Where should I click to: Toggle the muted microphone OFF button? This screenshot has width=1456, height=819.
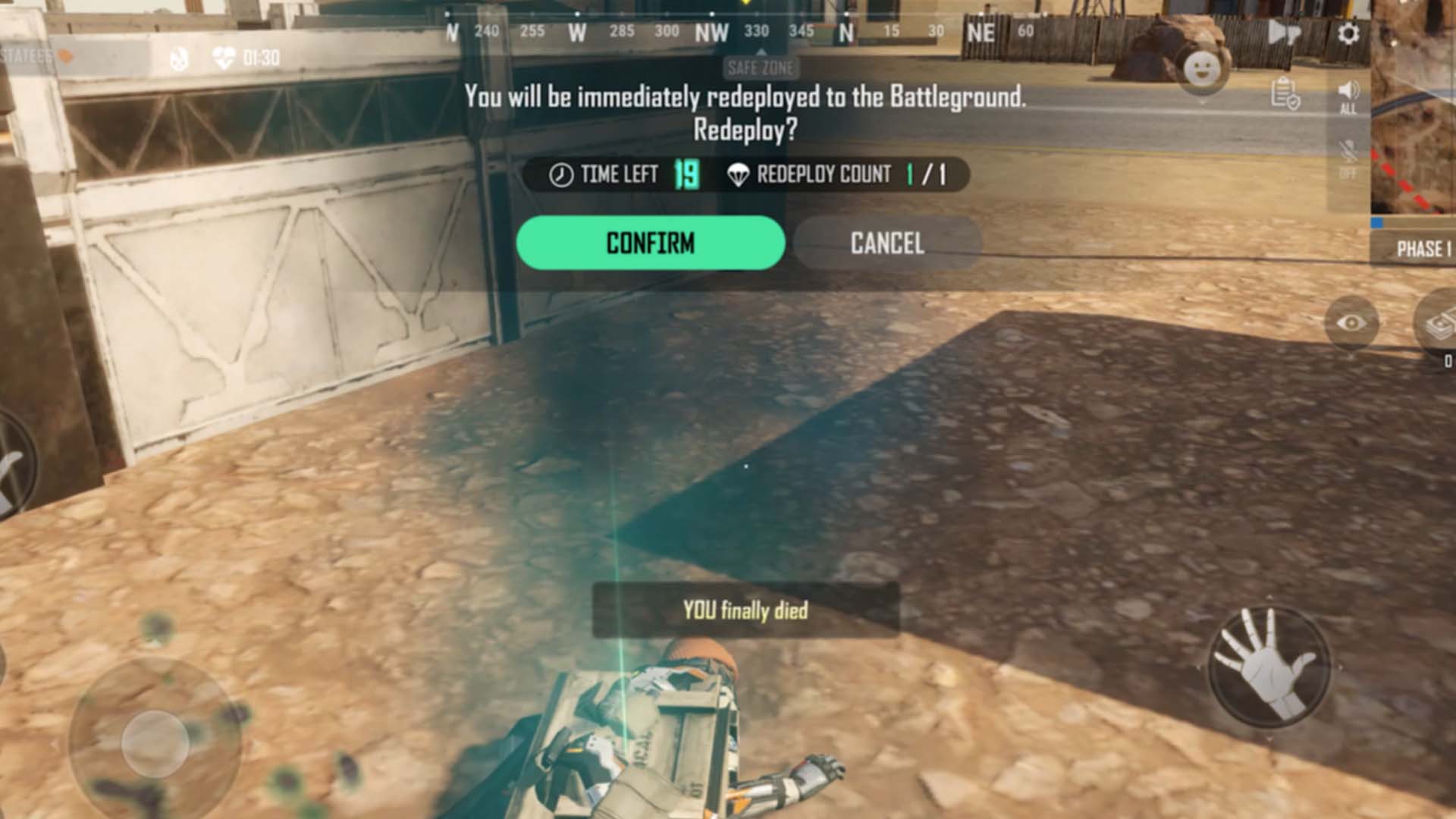point(1348,158)
